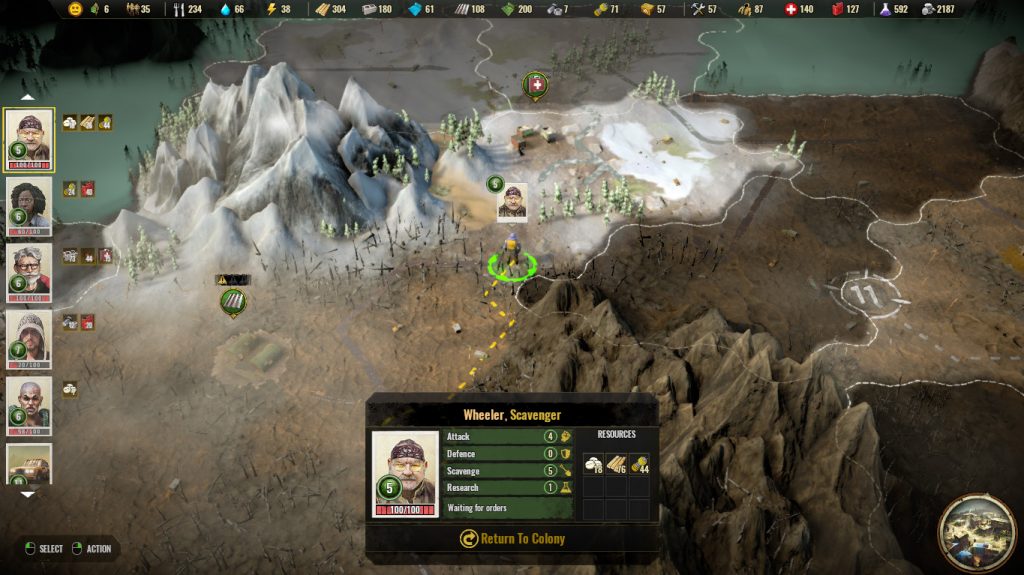This screenshot has height=575, width=1024.
Task: Click Wheeler's large portrait in the info panel
Action: [405, 474]
